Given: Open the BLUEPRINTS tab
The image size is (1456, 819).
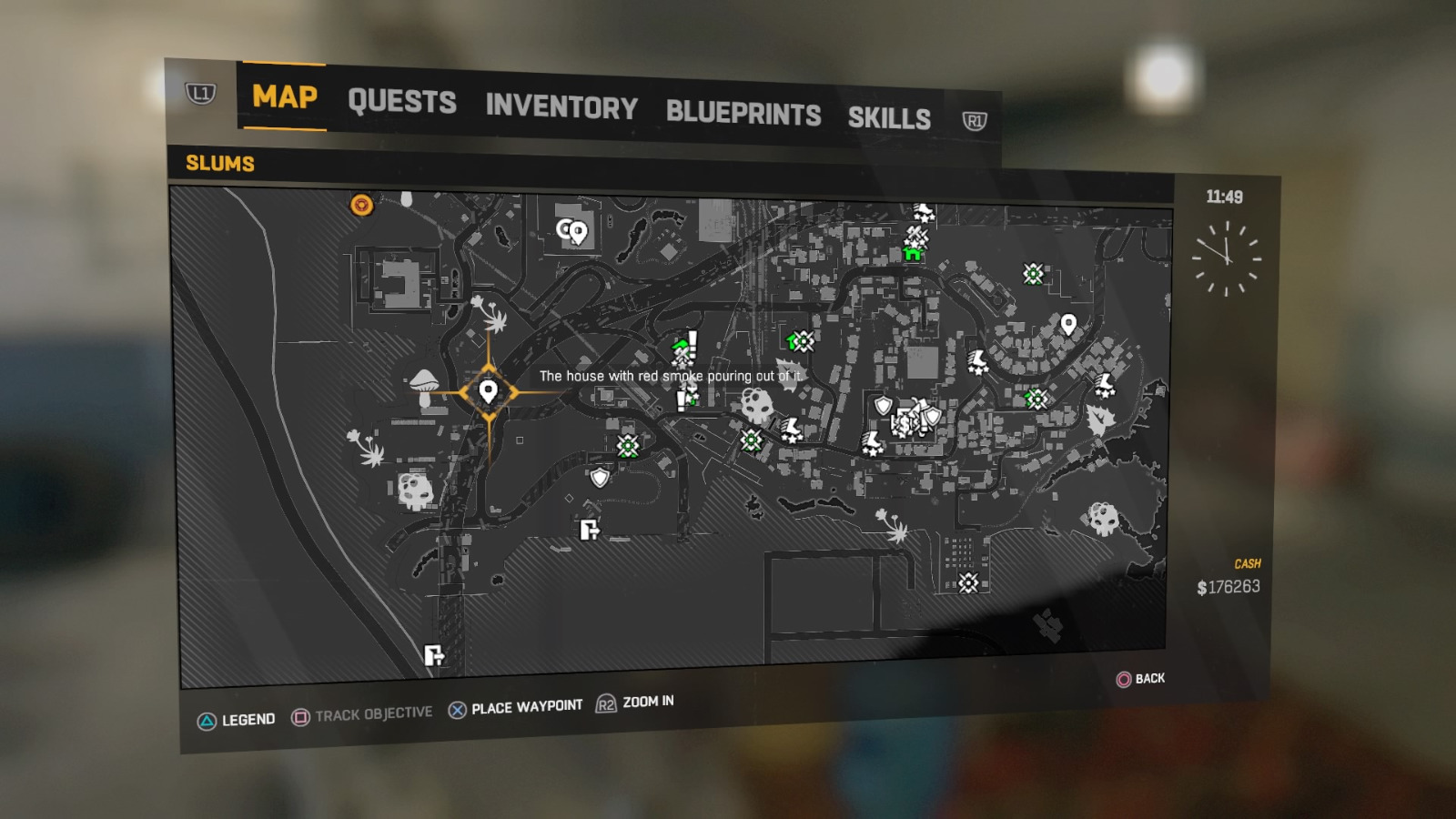Looking at the screenshot, I should coord(743,112).
